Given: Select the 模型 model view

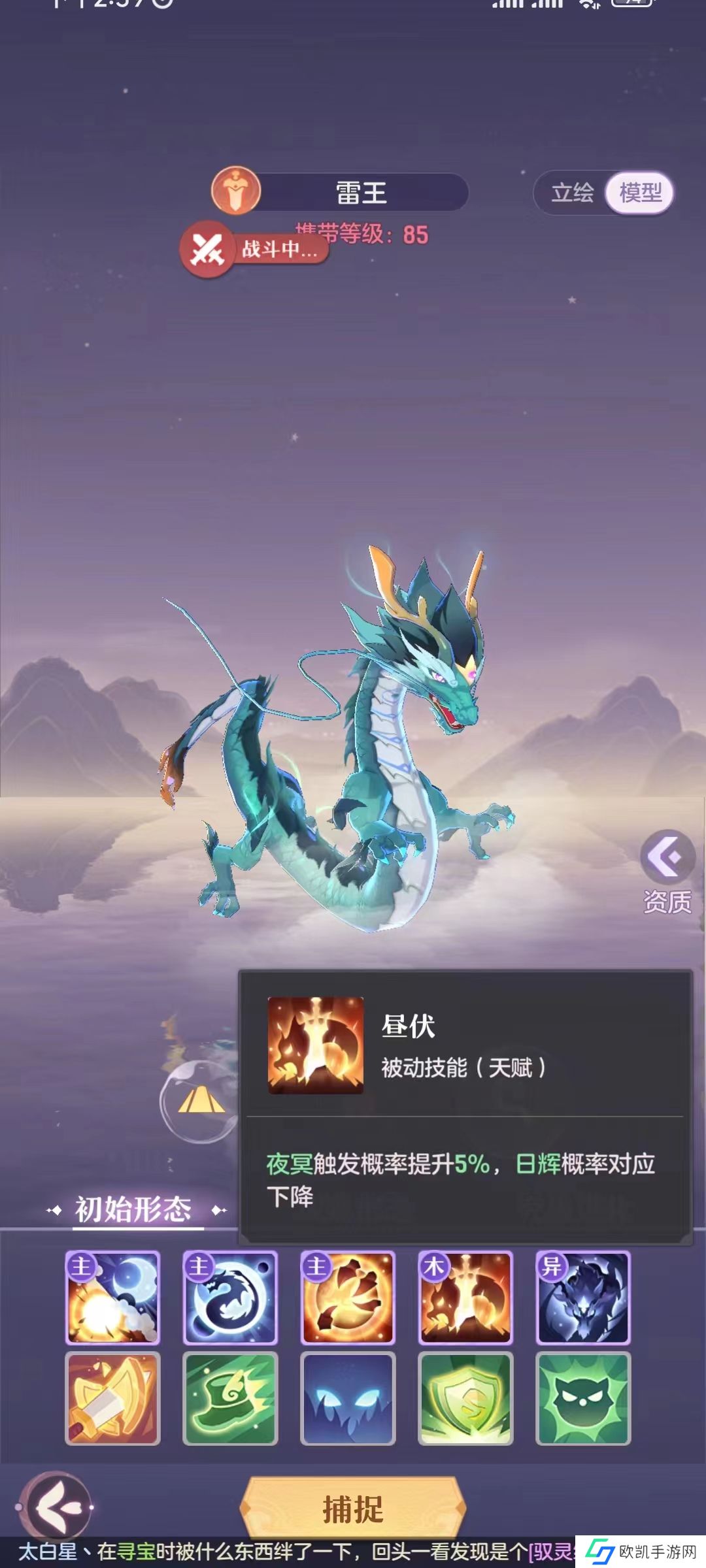Looking at the screenshot, I should [x=640, y=193].
